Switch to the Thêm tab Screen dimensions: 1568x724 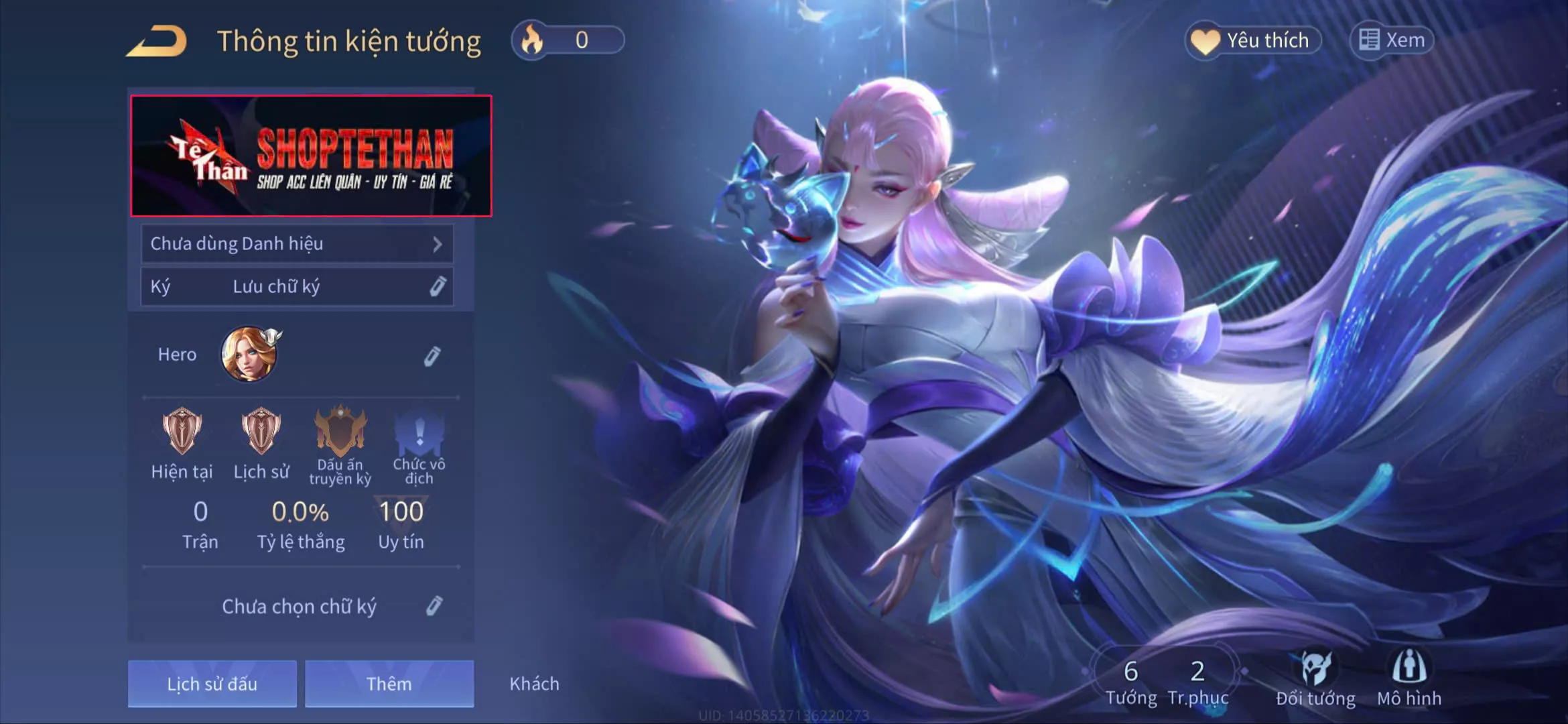point(389,684)
